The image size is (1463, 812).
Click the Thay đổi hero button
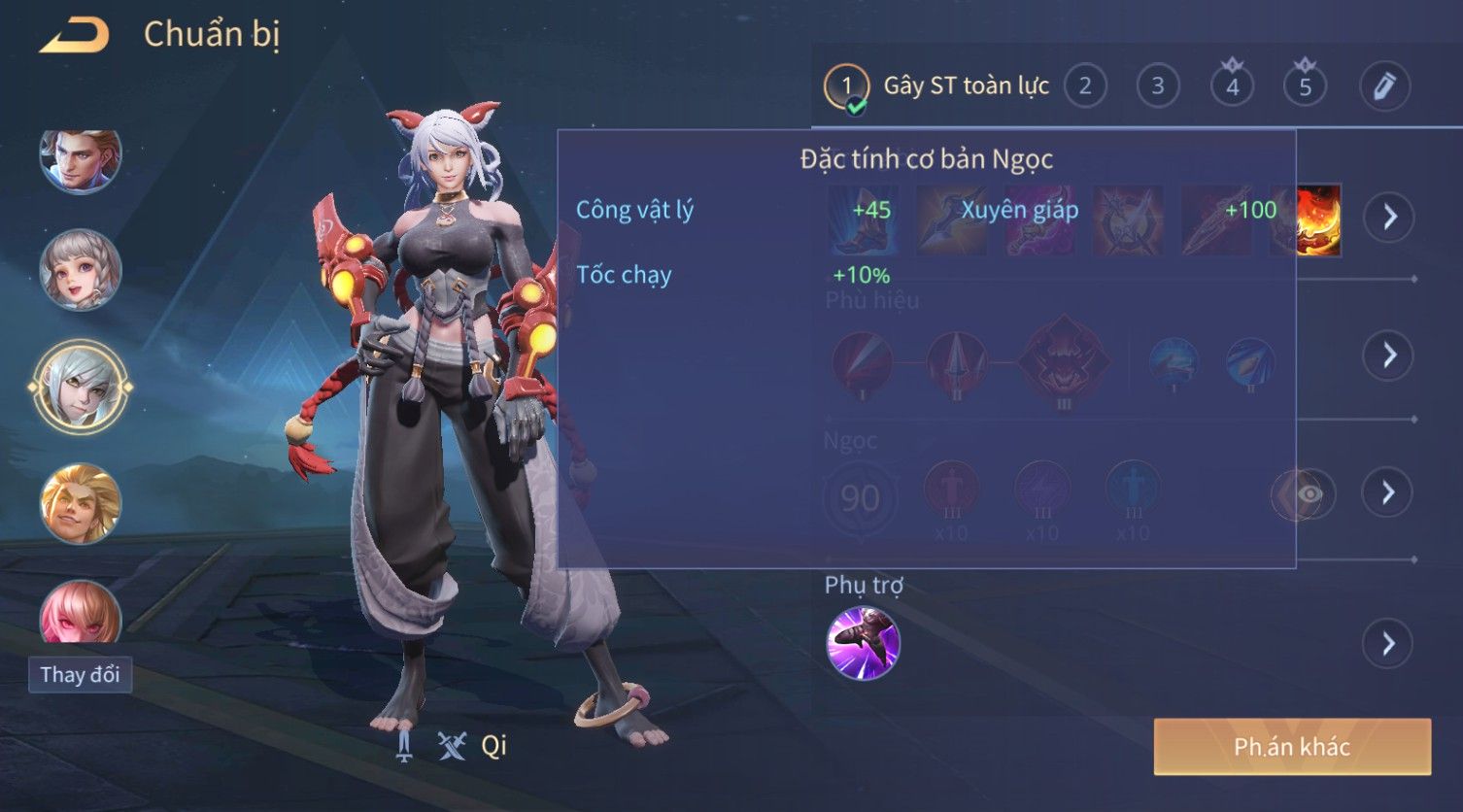point(80,674)
